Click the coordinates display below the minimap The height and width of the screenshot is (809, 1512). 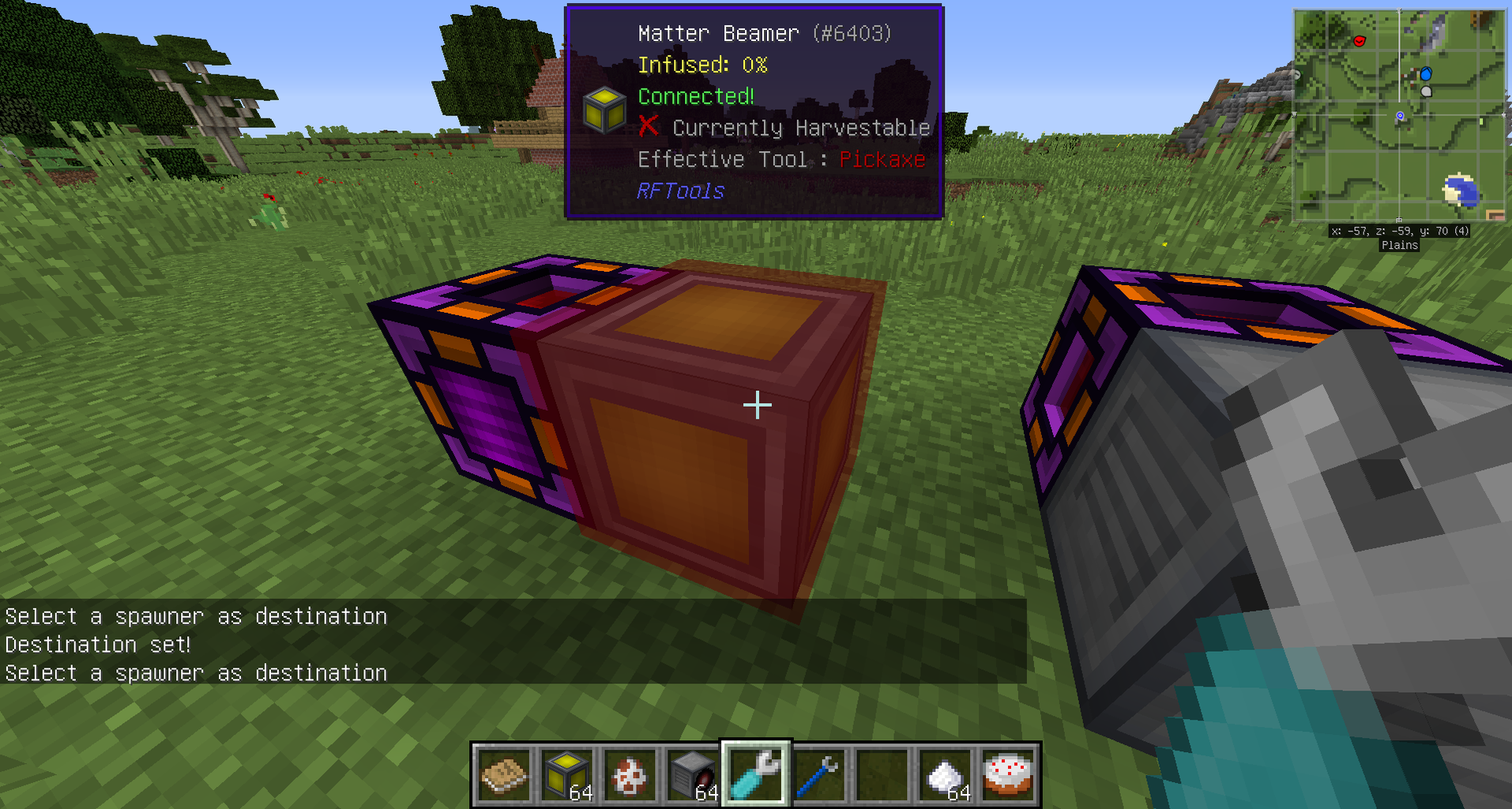tap(1398, 230)
